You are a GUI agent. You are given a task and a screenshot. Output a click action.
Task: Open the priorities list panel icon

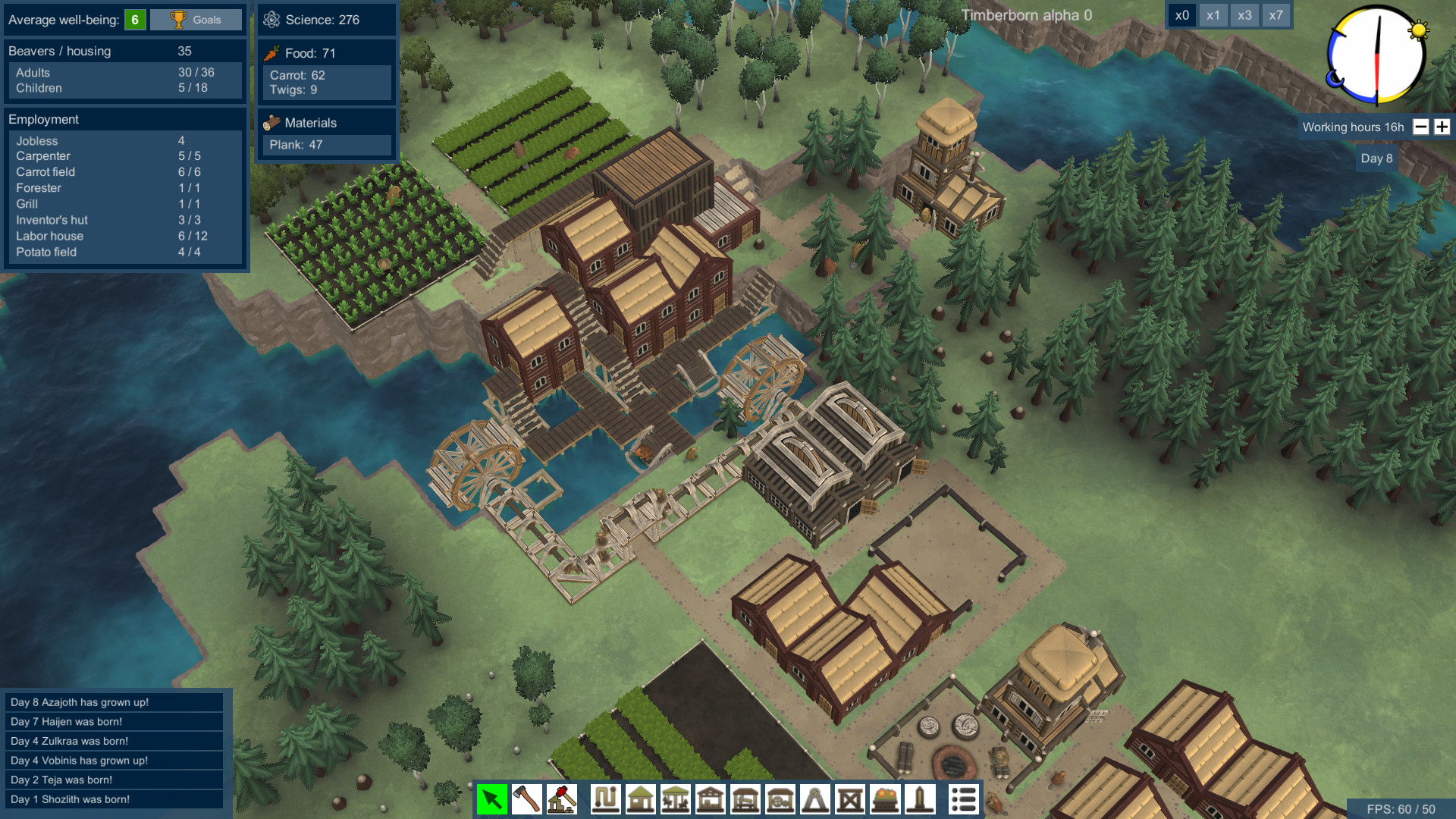pos(964,799)
